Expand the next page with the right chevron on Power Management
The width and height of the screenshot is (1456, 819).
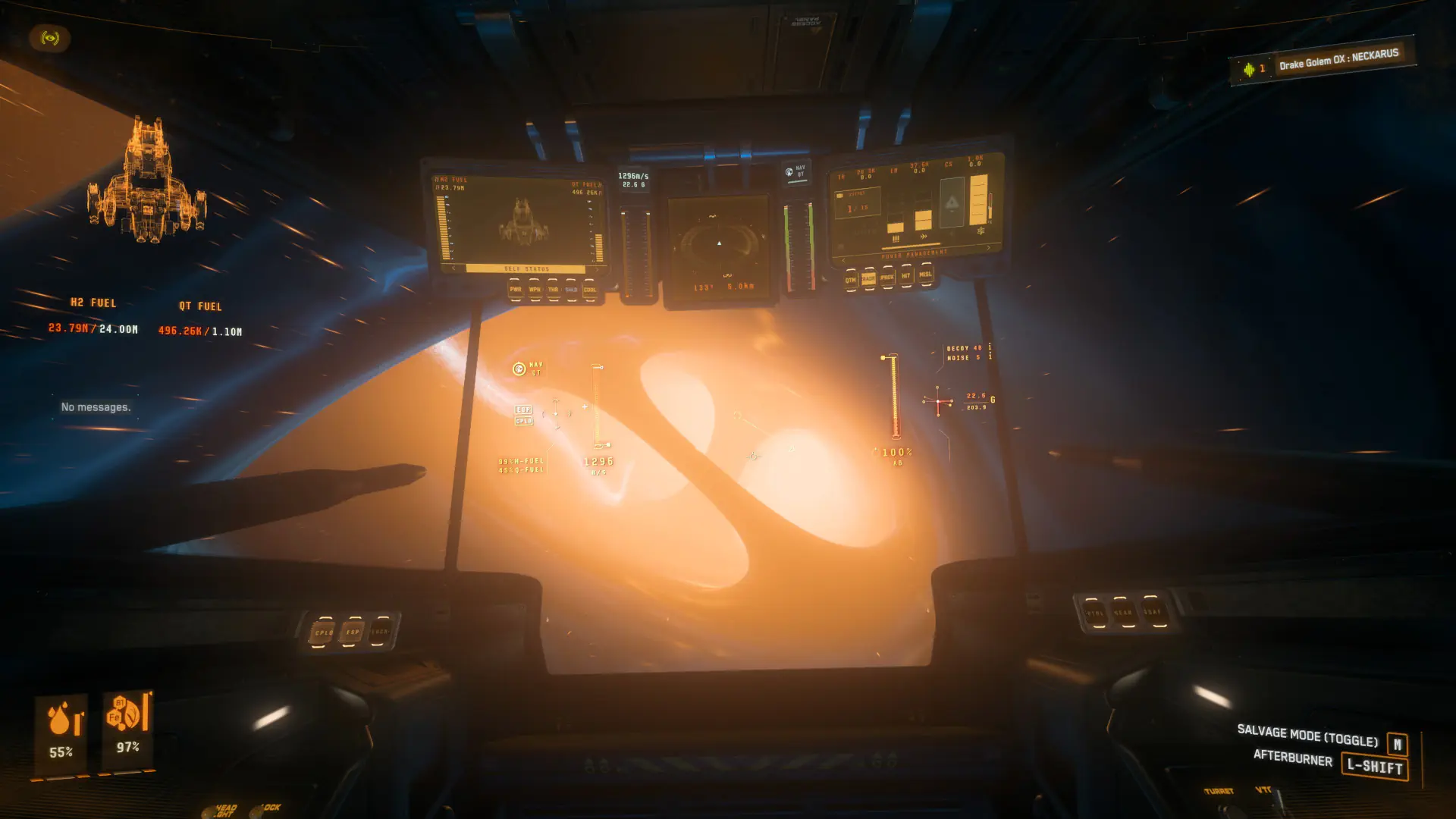[988, 248]
